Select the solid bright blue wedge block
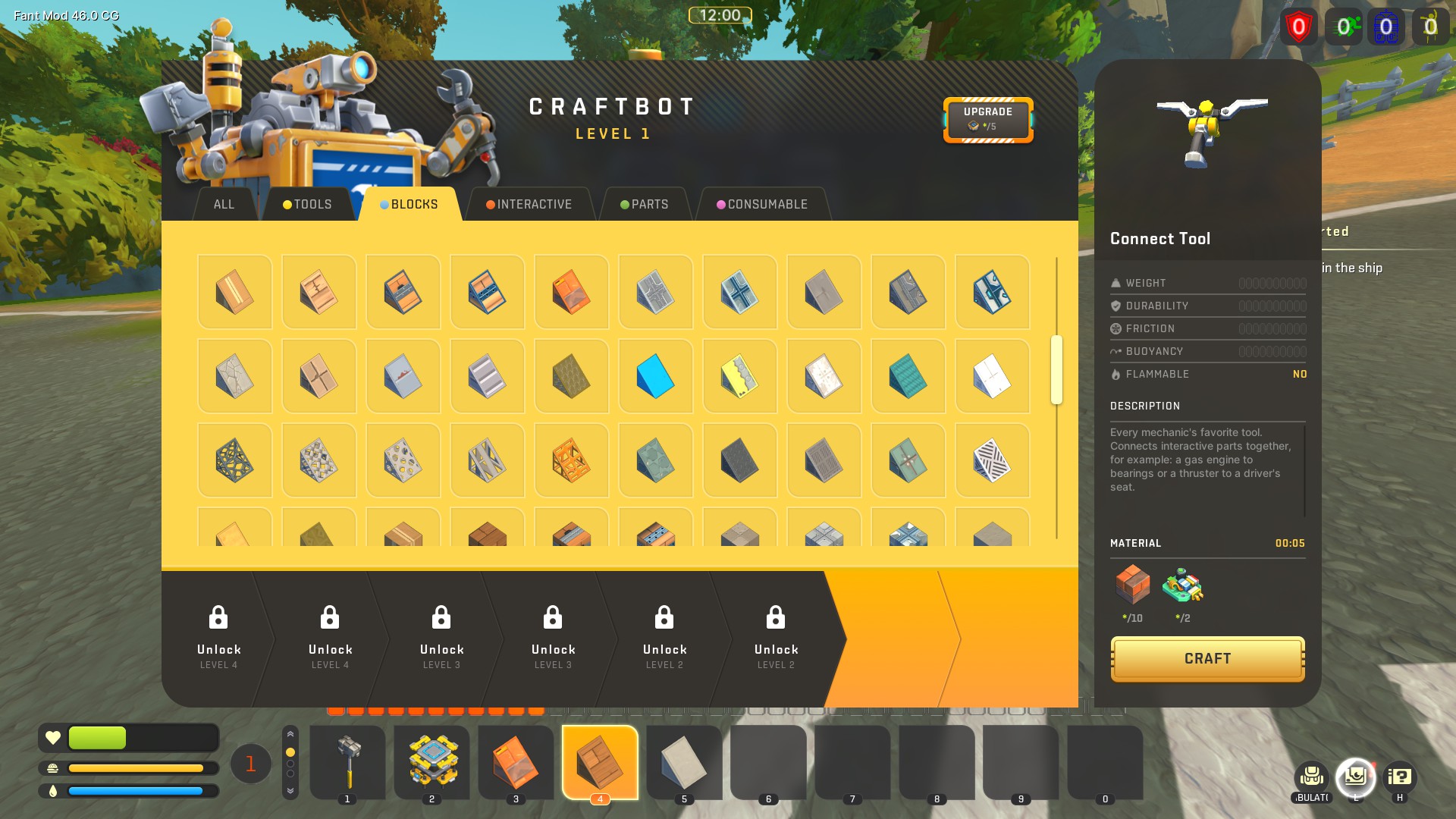Image resolution: width=1456 pixels, height=819 pixels. (x=655, y=376)
